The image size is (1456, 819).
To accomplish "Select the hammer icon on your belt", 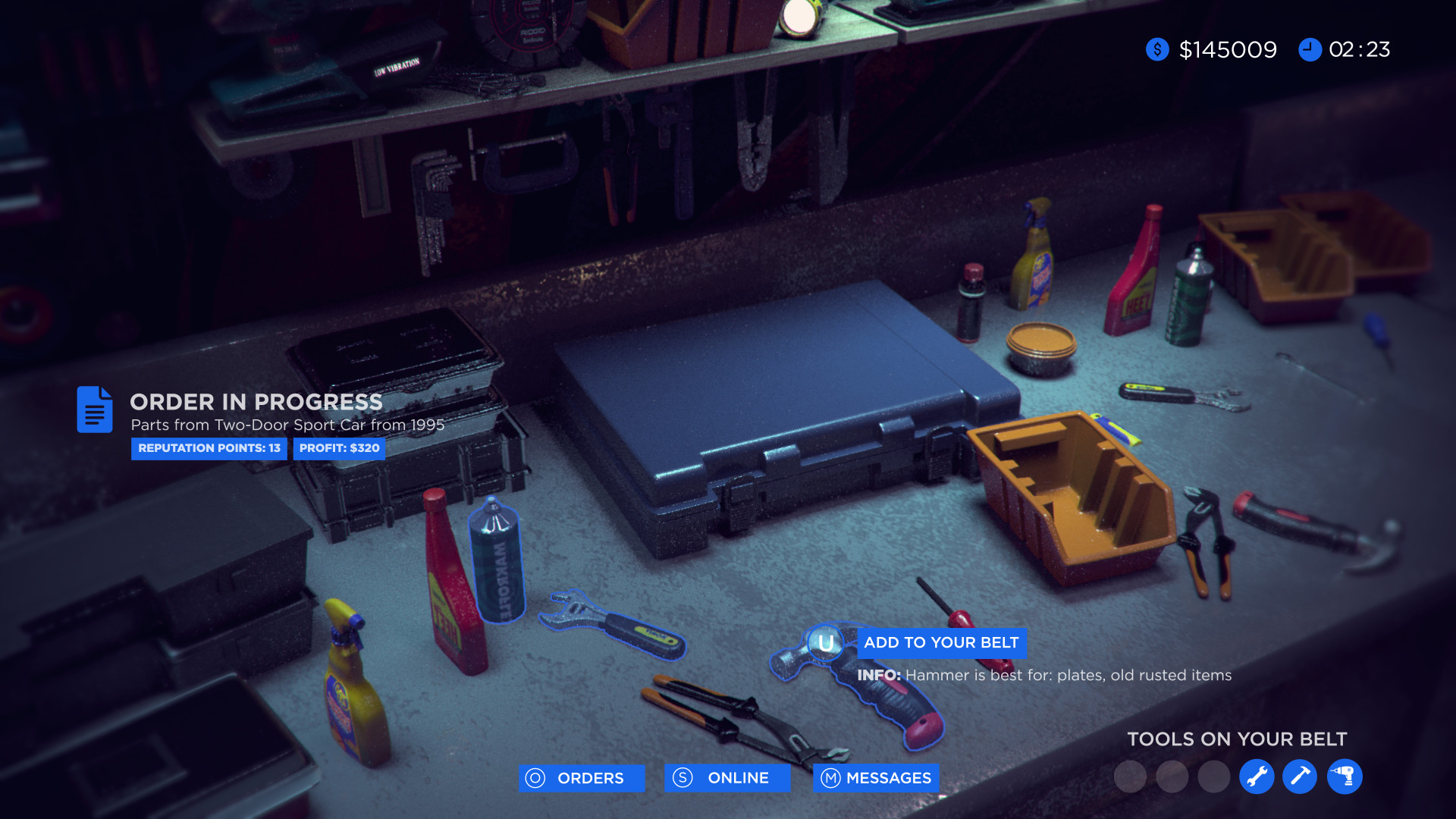I will [1300, 777].
